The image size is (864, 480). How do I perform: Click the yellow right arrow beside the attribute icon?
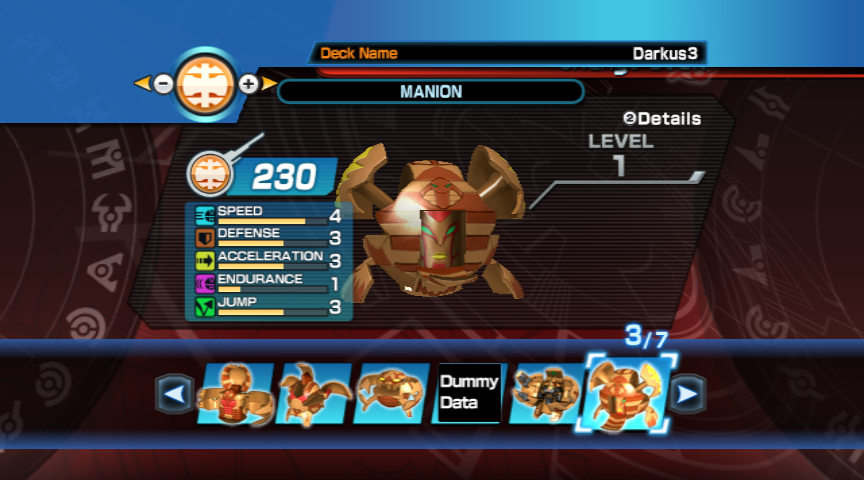[269, 84]
